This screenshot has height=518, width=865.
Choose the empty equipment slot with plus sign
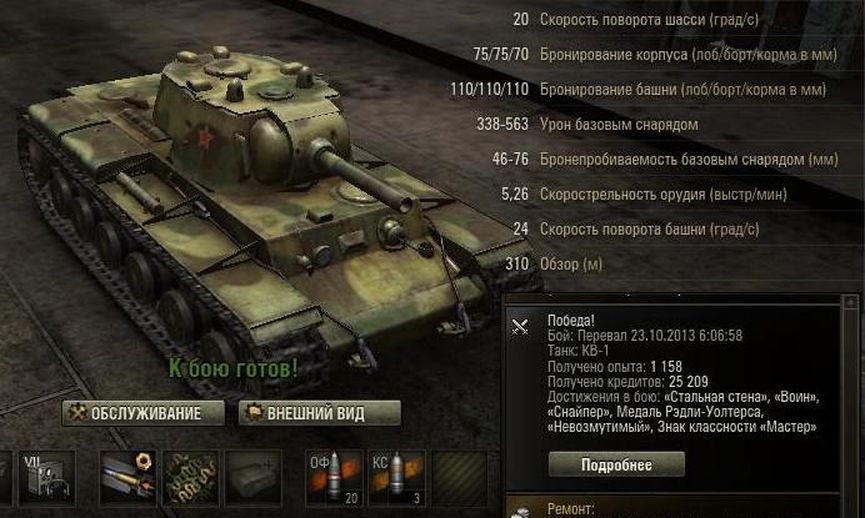point(253,477)
